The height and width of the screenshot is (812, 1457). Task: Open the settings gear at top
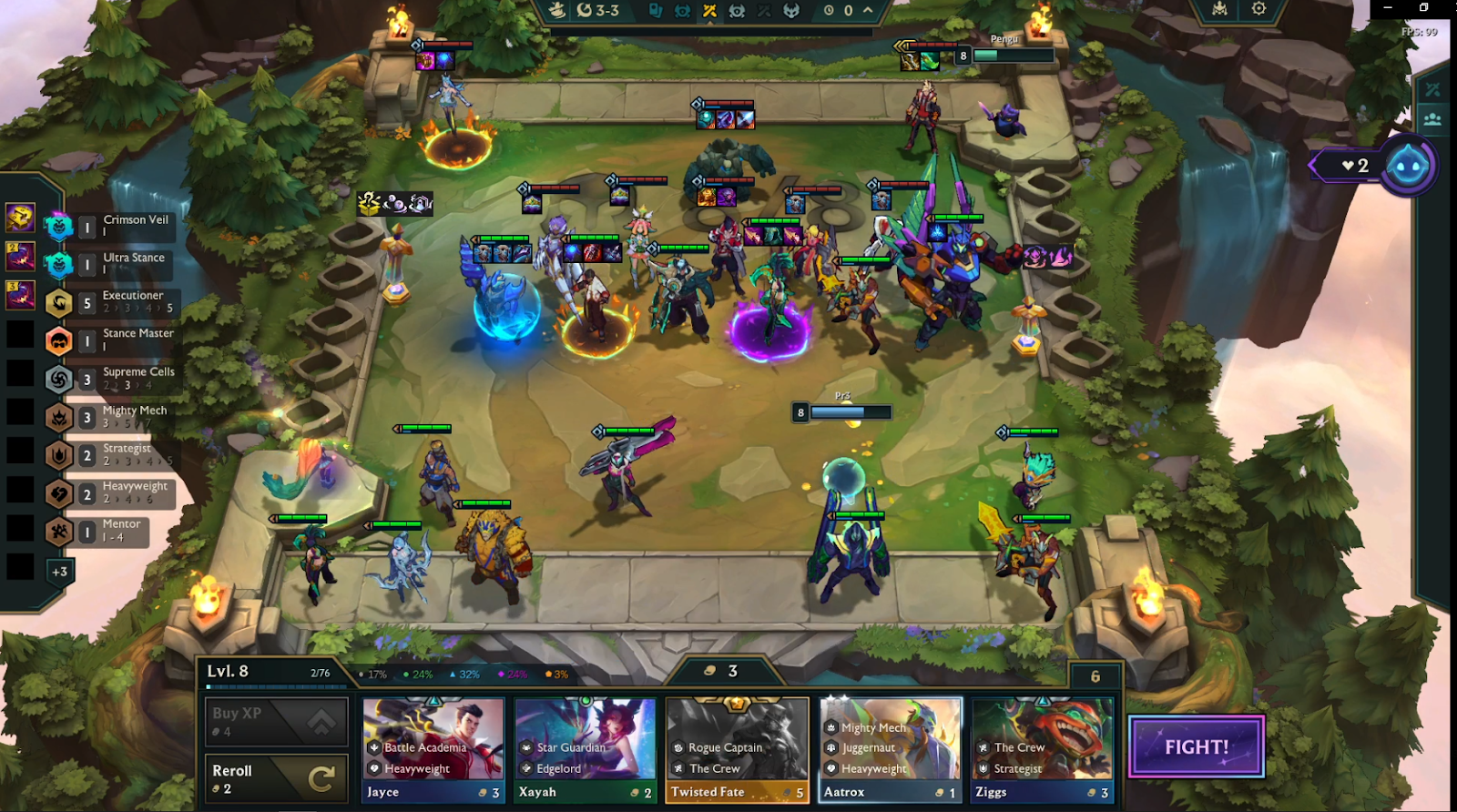tap(1258, 9)
